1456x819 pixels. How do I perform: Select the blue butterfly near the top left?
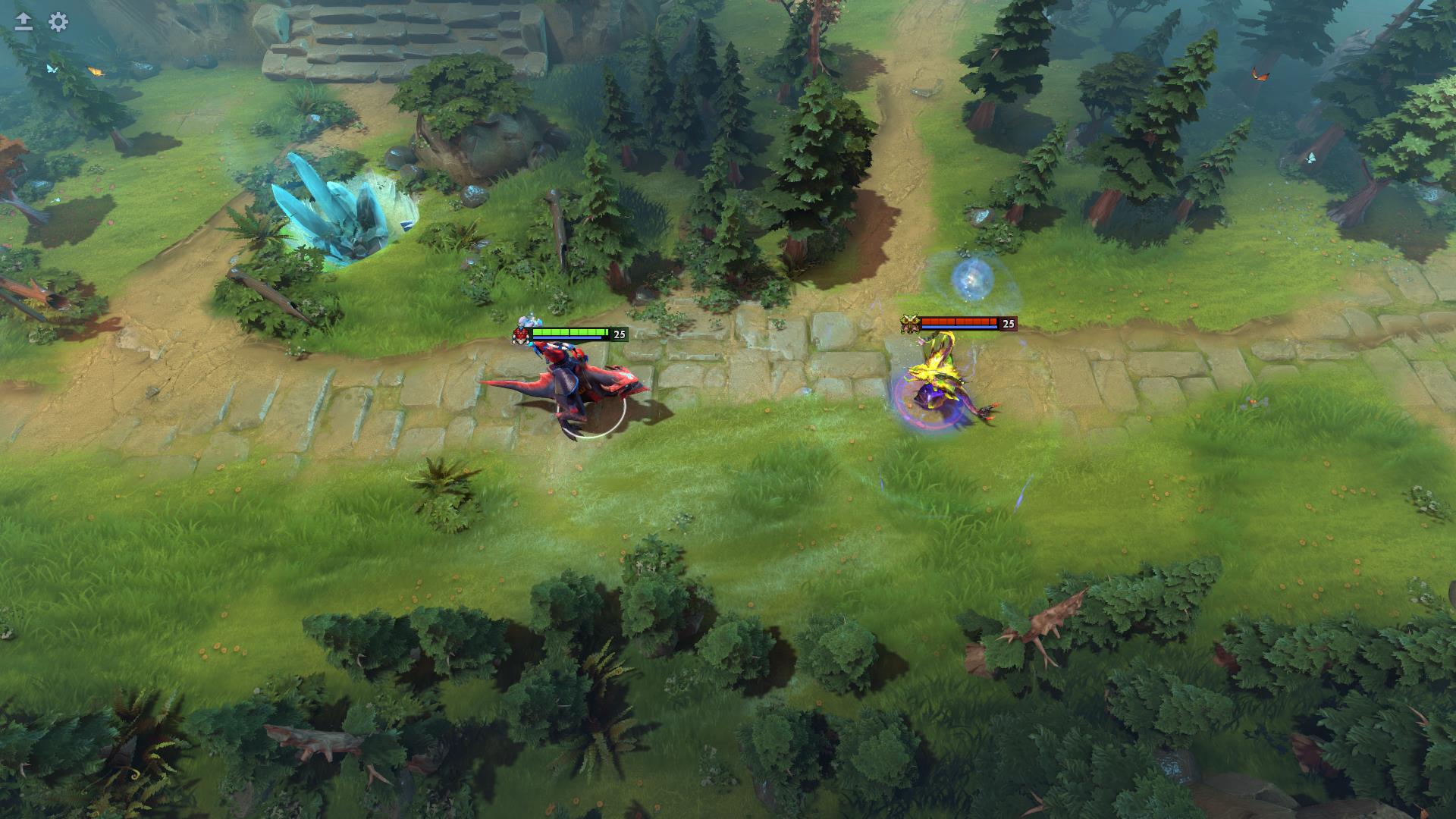pyautogui.click(x=51, y=67)
